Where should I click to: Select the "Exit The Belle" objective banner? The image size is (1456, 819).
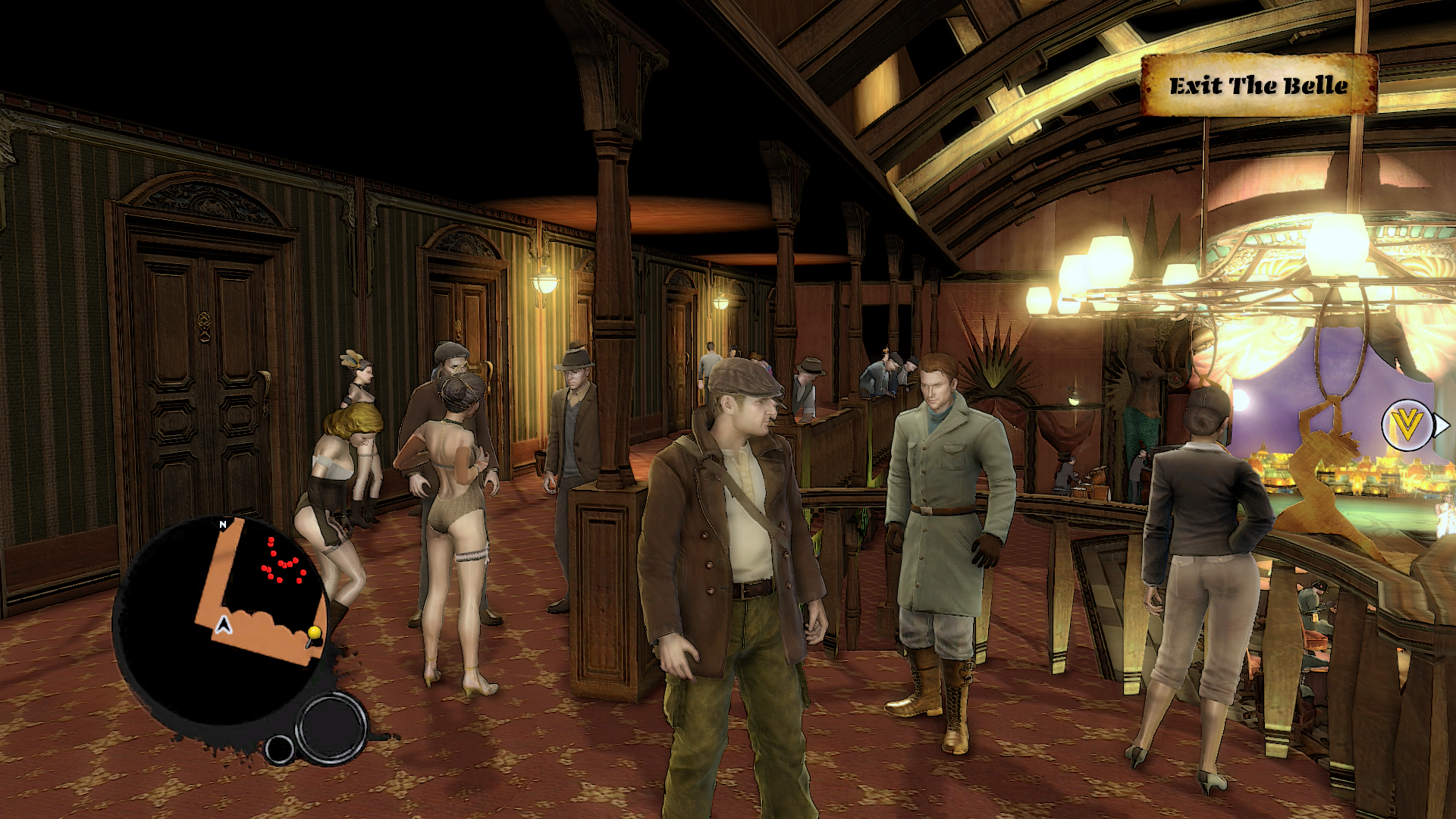[1259, 85]
